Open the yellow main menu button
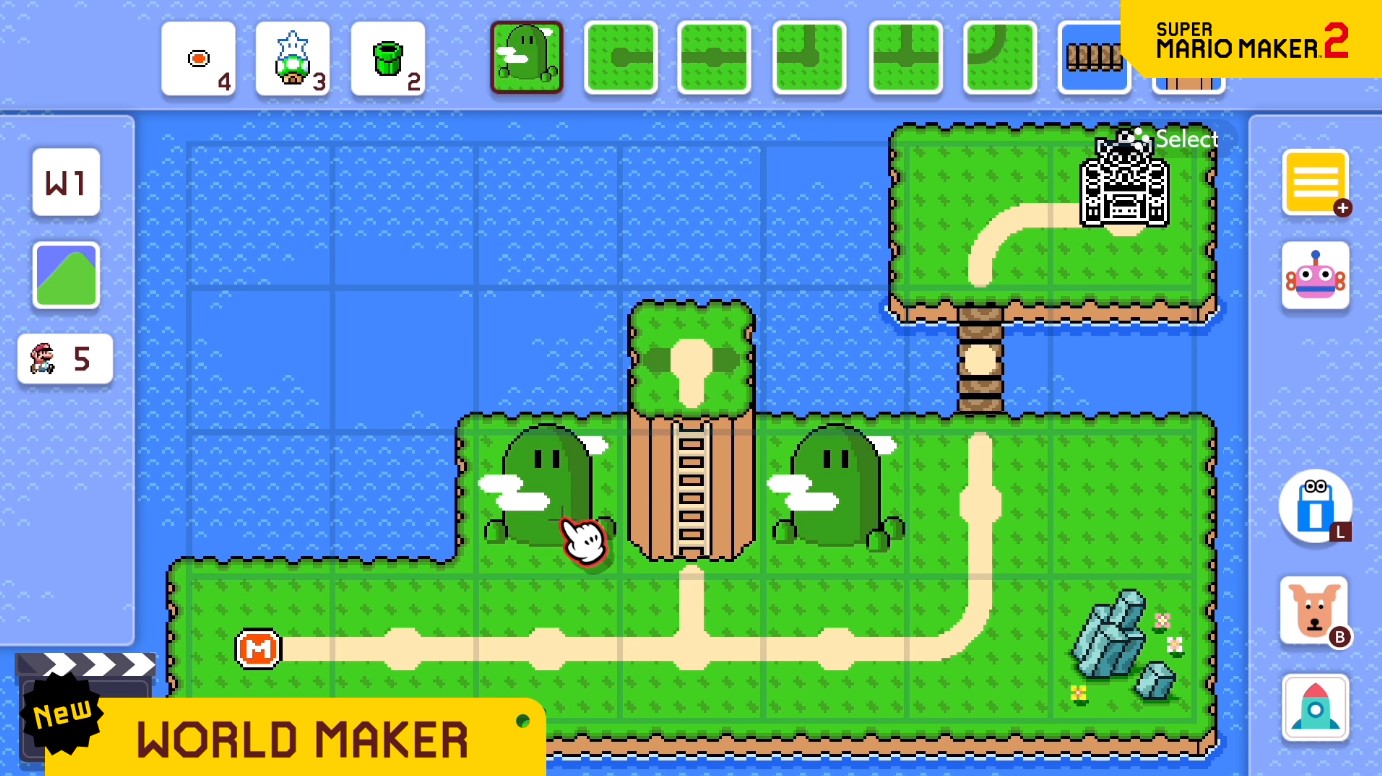This screenshot has height=776, width=1382. pos(1315,182)
